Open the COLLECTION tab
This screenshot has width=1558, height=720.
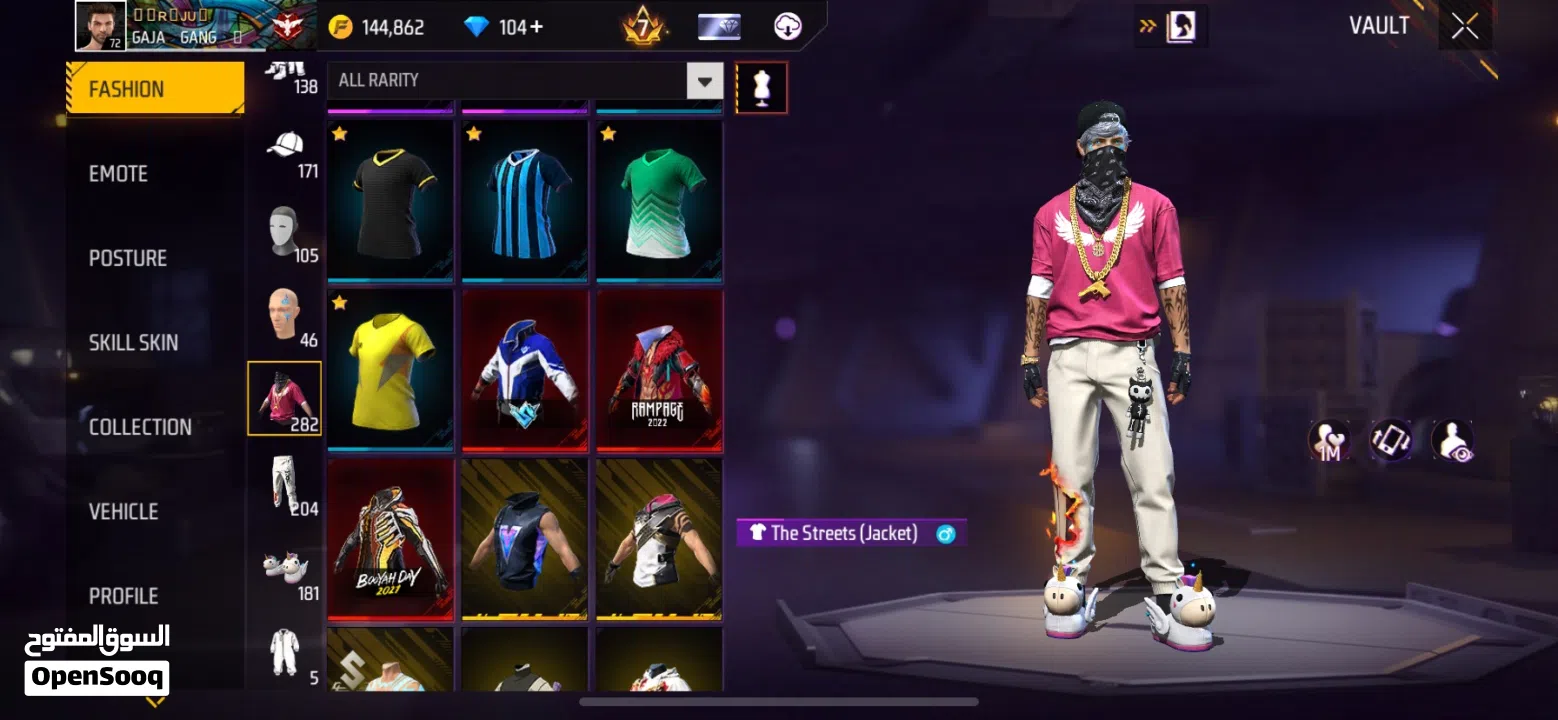point(138,426)
